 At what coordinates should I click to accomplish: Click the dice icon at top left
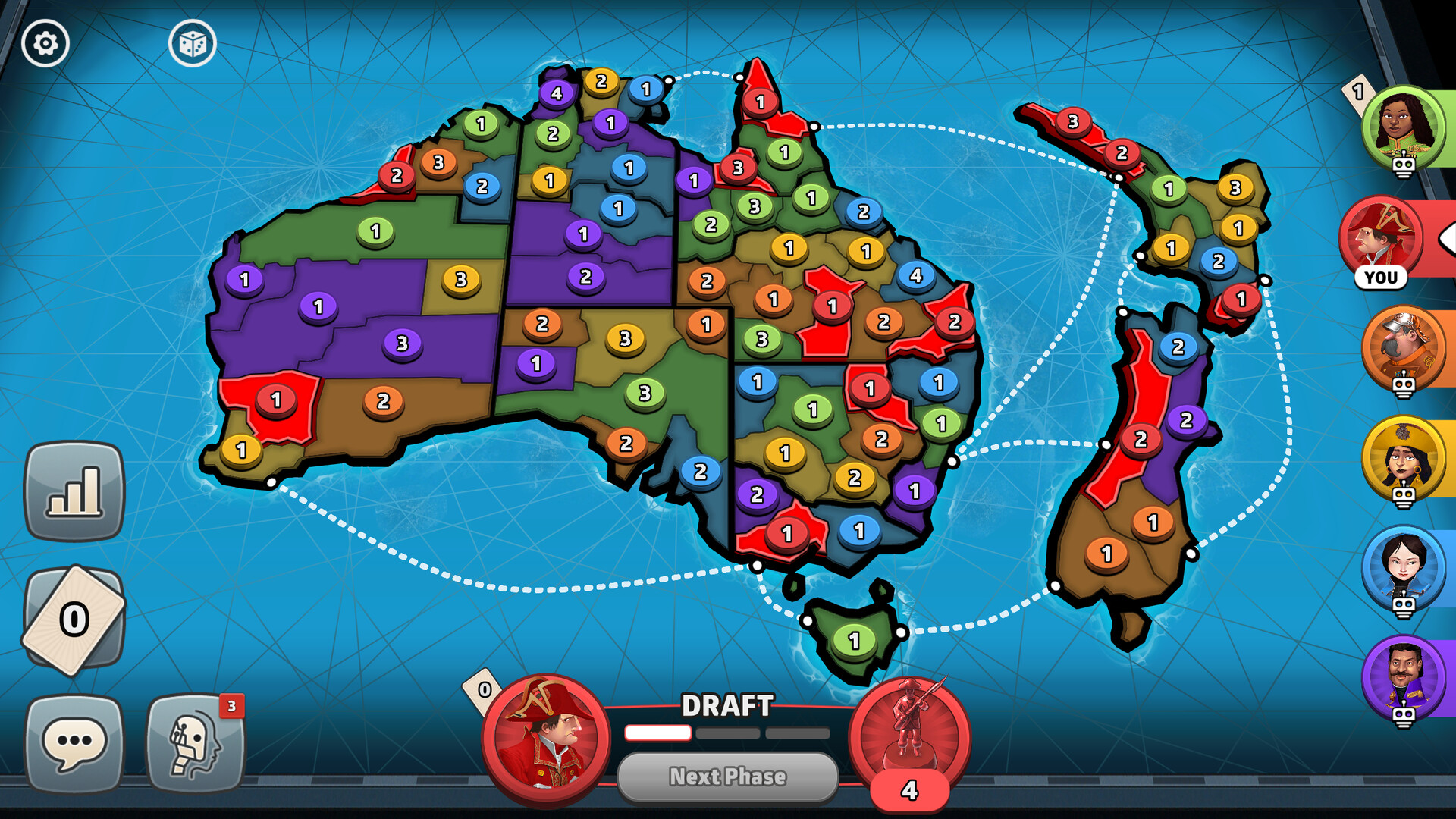[x=193, y=44]
